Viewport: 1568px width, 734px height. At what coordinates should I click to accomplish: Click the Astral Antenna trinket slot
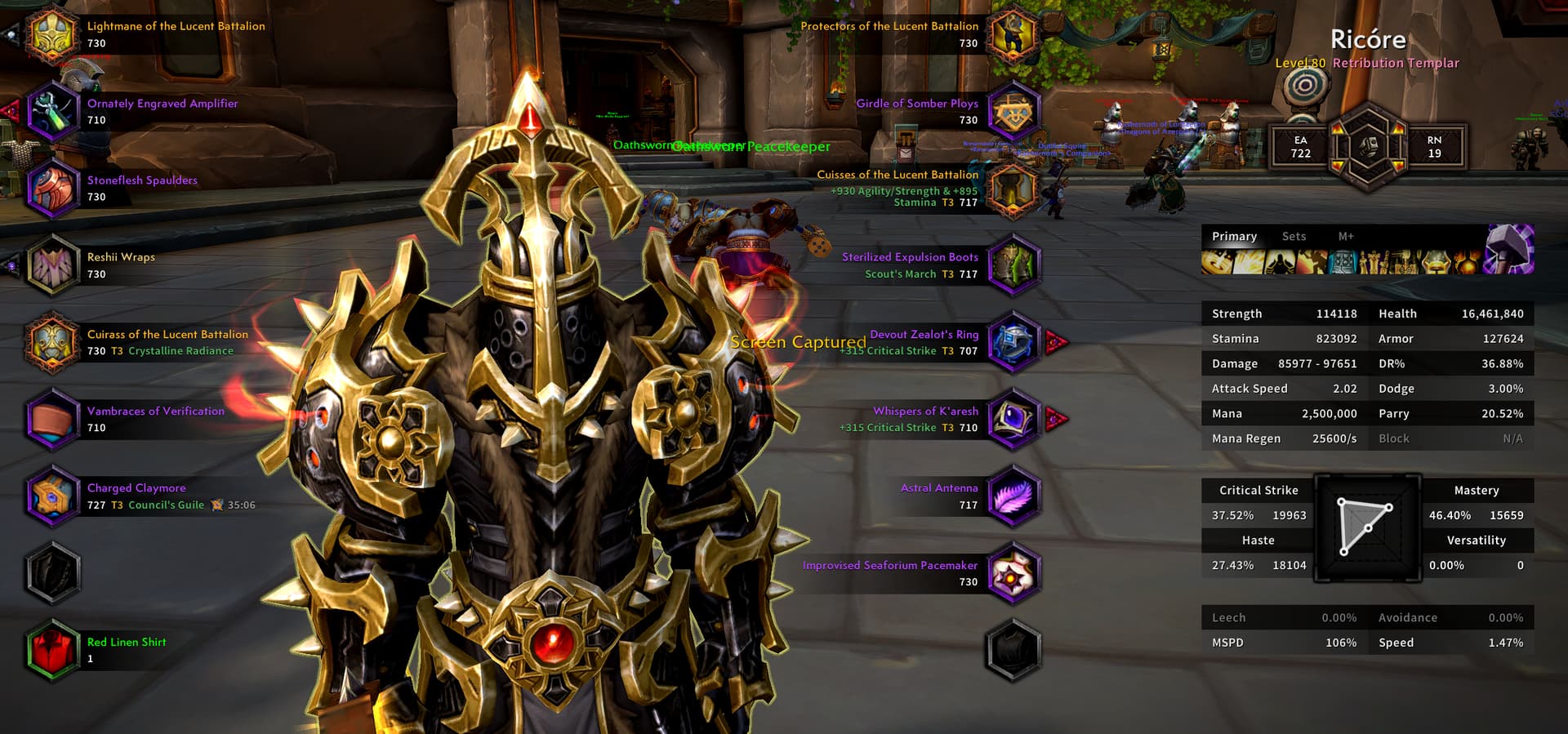pyautogui.click(x=1013, y=496)
